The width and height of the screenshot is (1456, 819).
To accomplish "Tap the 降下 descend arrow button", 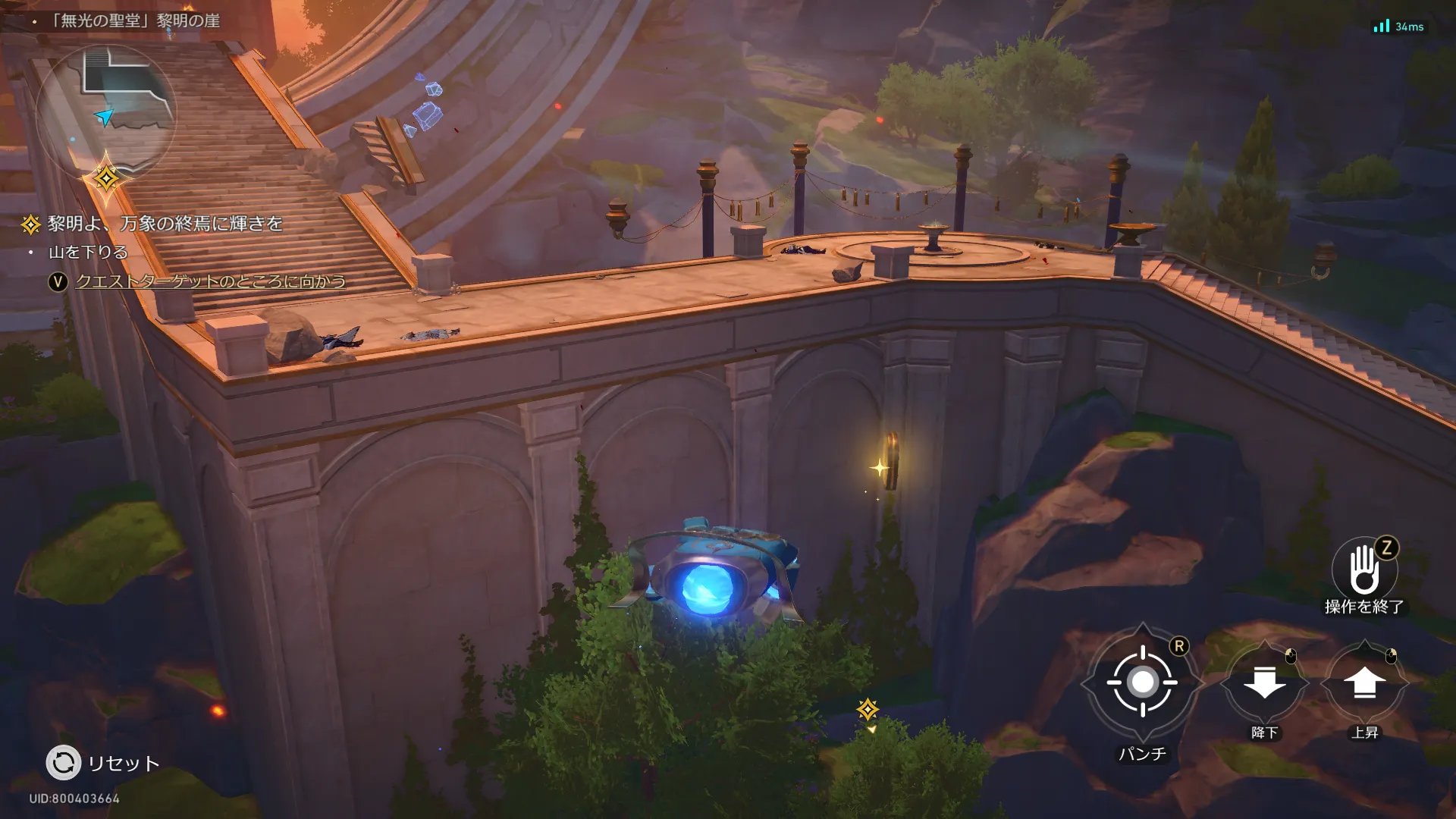I will pyautogui.click(x=1264, y=683).
